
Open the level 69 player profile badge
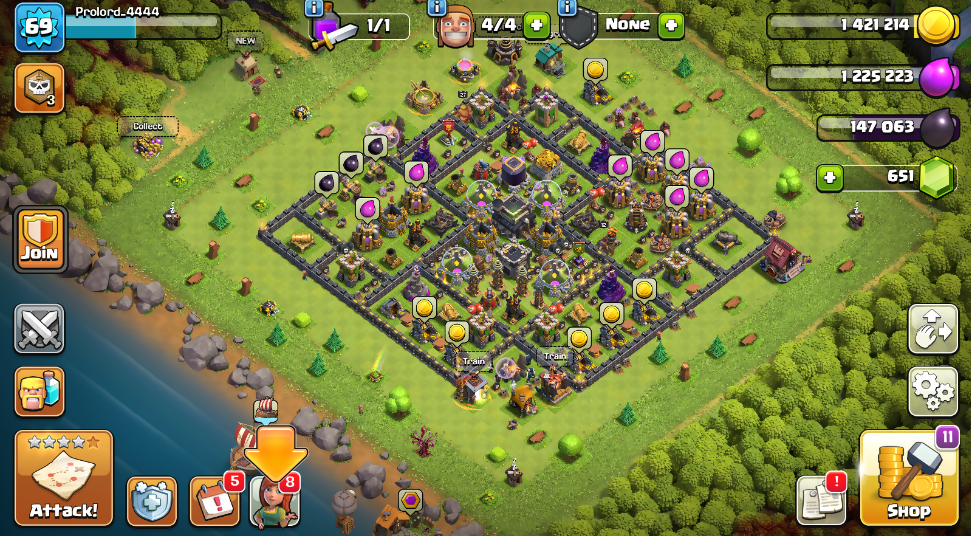tap(39, 26)
